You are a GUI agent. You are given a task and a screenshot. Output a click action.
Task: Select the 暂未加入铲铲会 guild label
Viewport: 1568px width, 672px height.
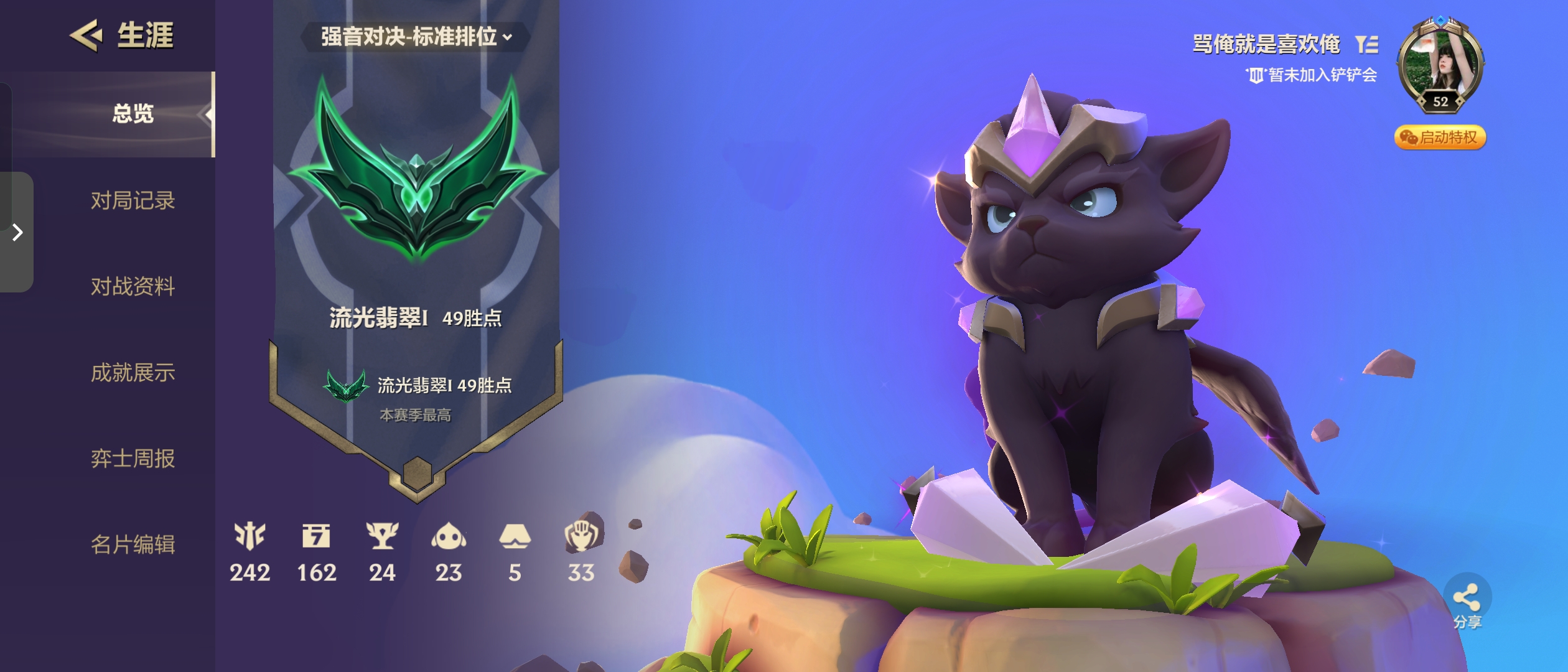[1313, 75]
